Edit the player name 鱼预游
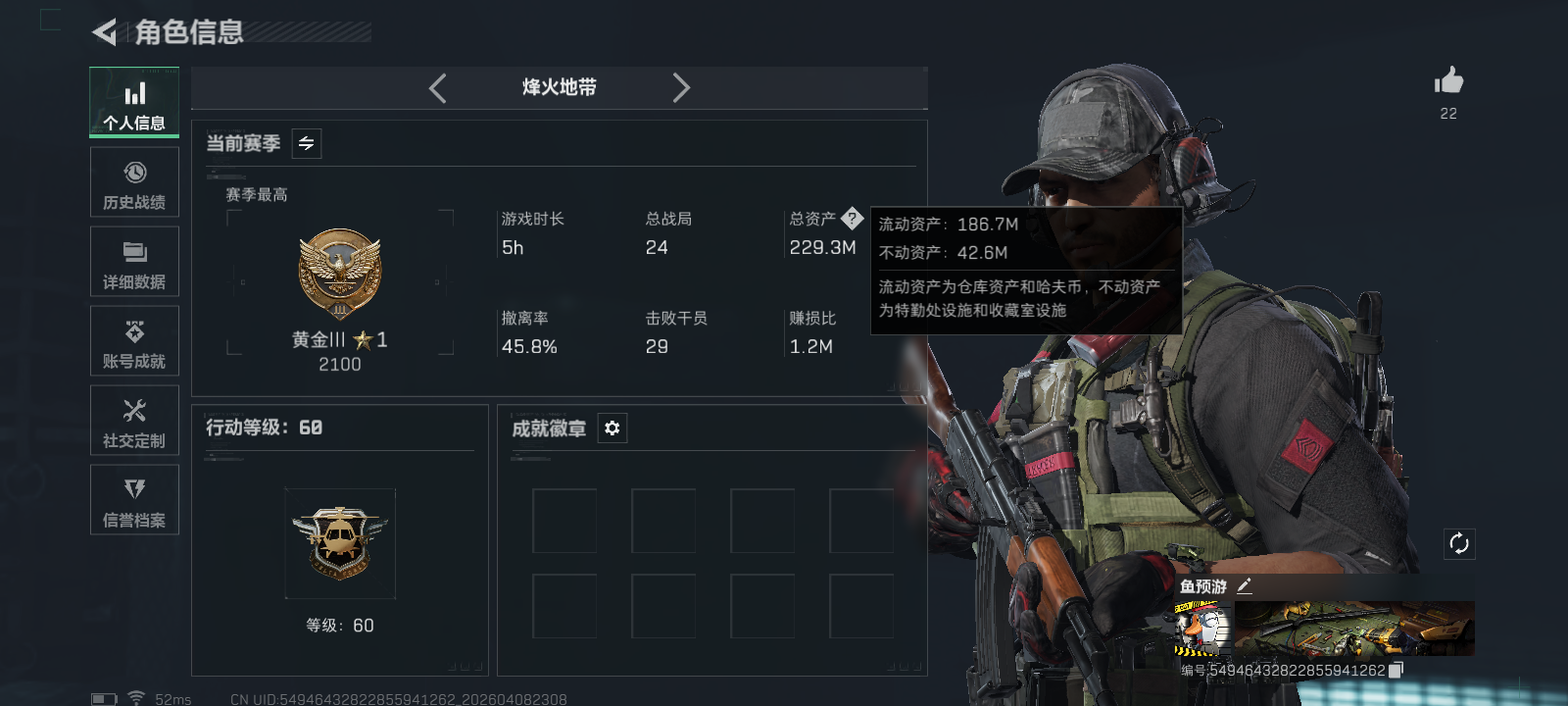The width and height of the screenshot is (1568, 706). coord(1247,585)
